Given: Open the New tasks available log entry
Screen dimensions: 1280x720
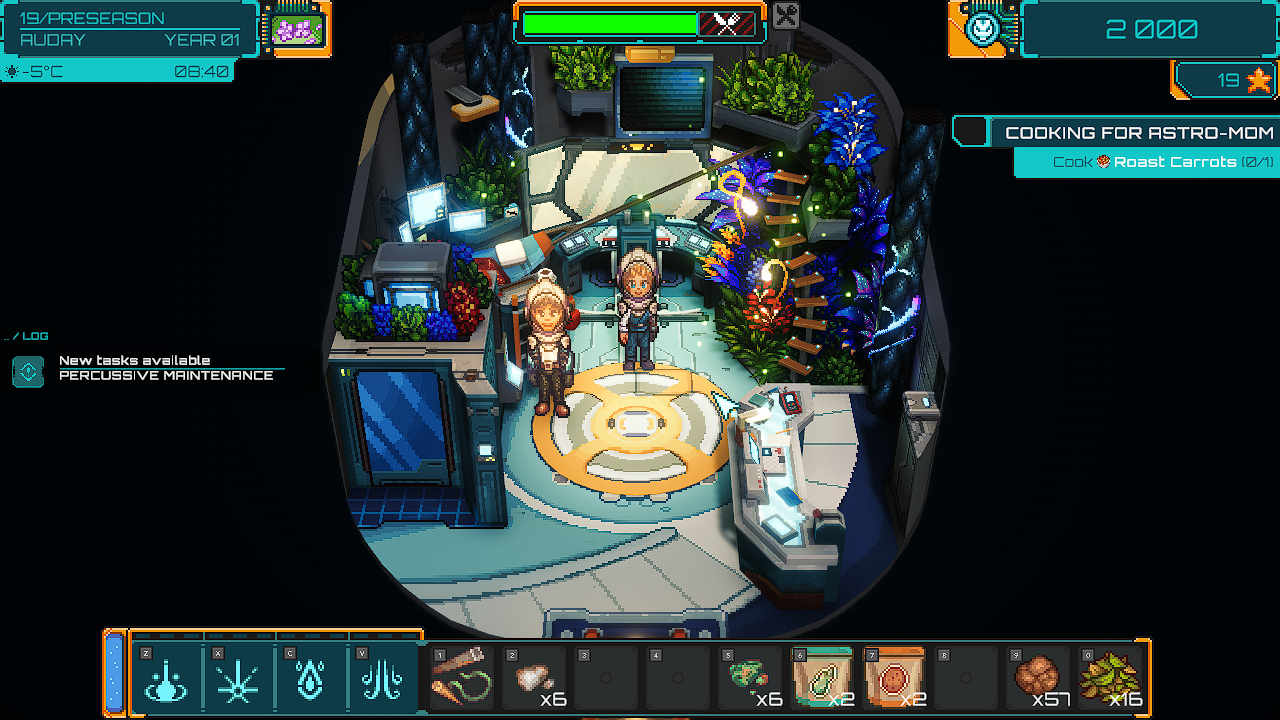Looking at the screenshot, I should click(x=165, y=368).
